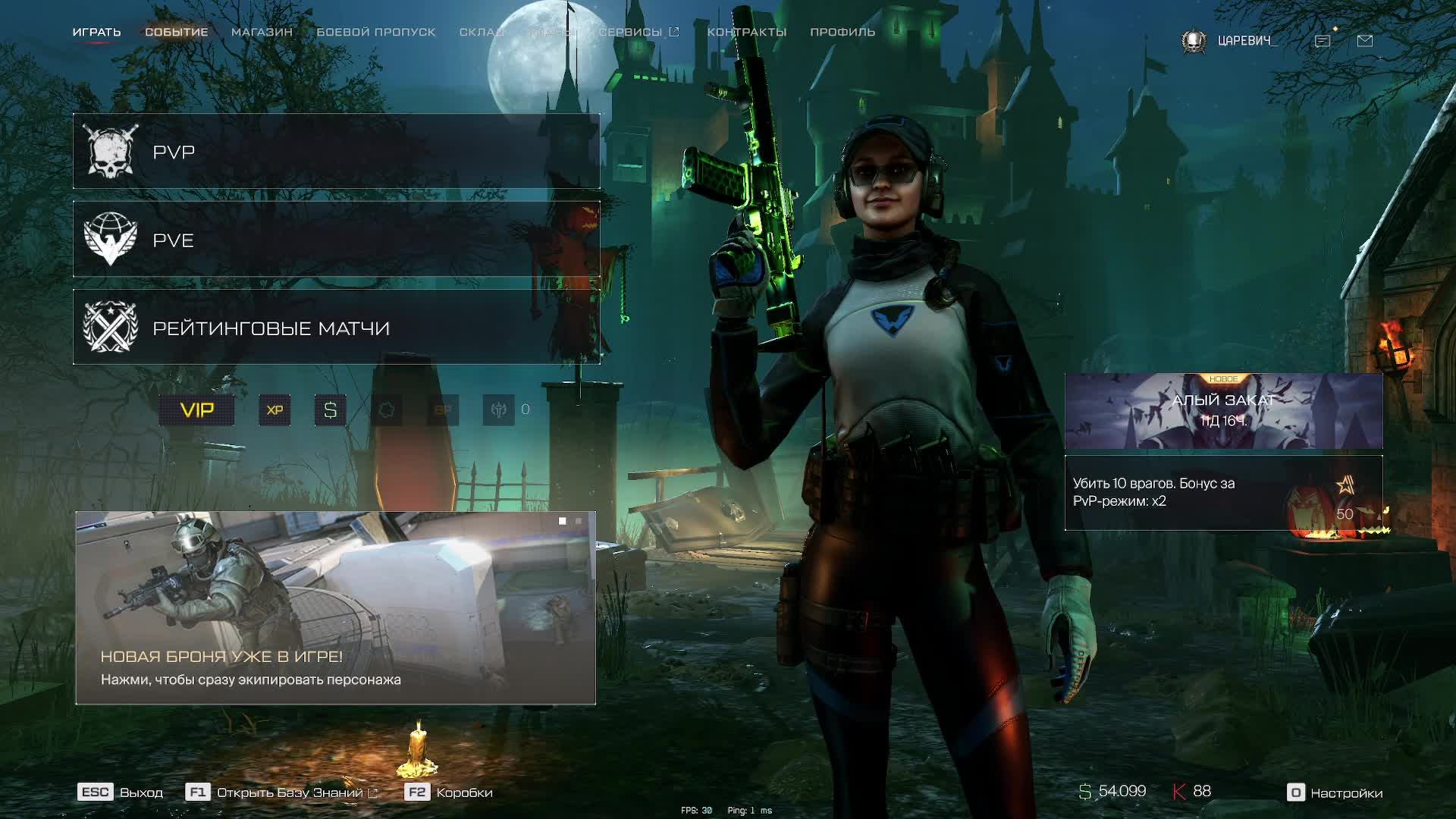Go to the Боевой пропуск tab
This screenshot has width=1456, height=819.
tap(375, 32)
